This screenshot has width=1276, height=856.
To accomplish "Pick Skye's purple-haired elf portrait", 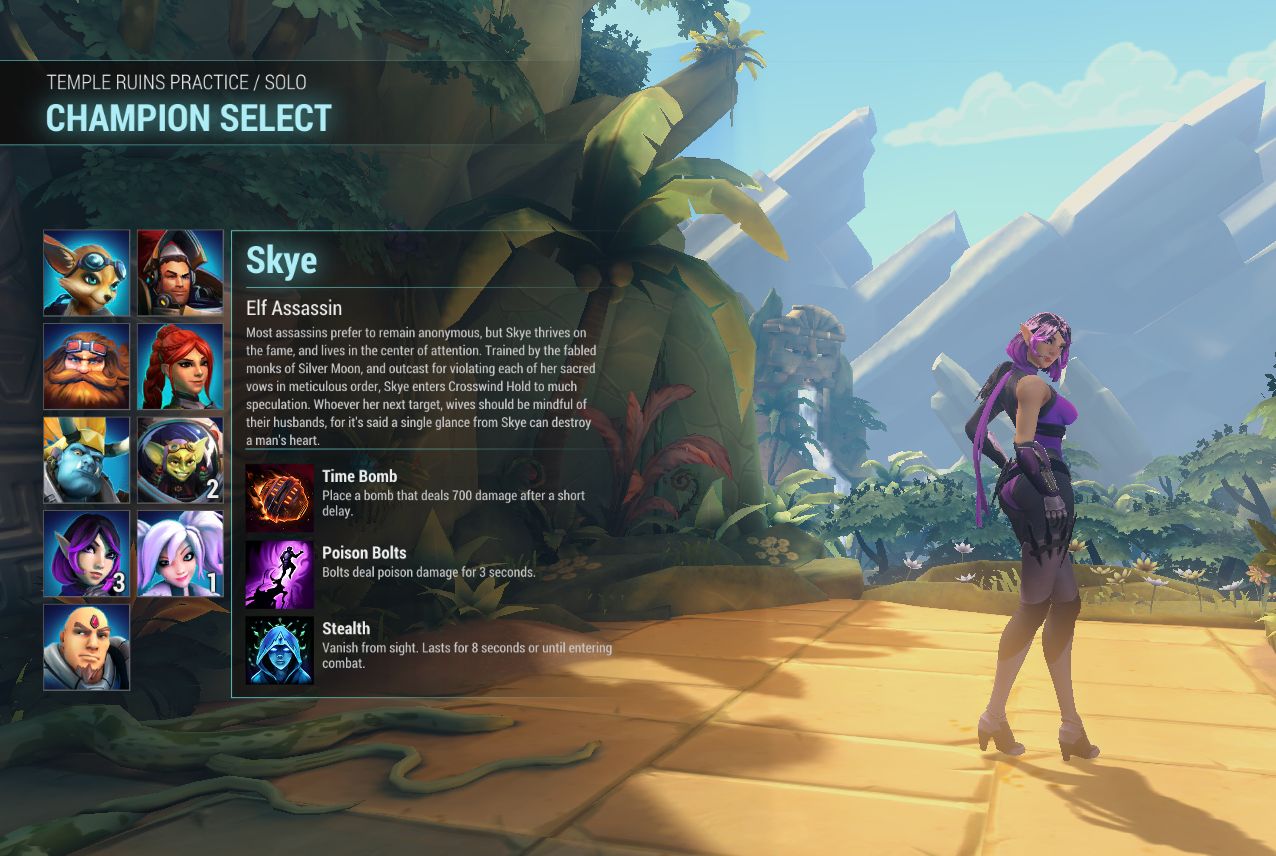I will pos(86,554).
